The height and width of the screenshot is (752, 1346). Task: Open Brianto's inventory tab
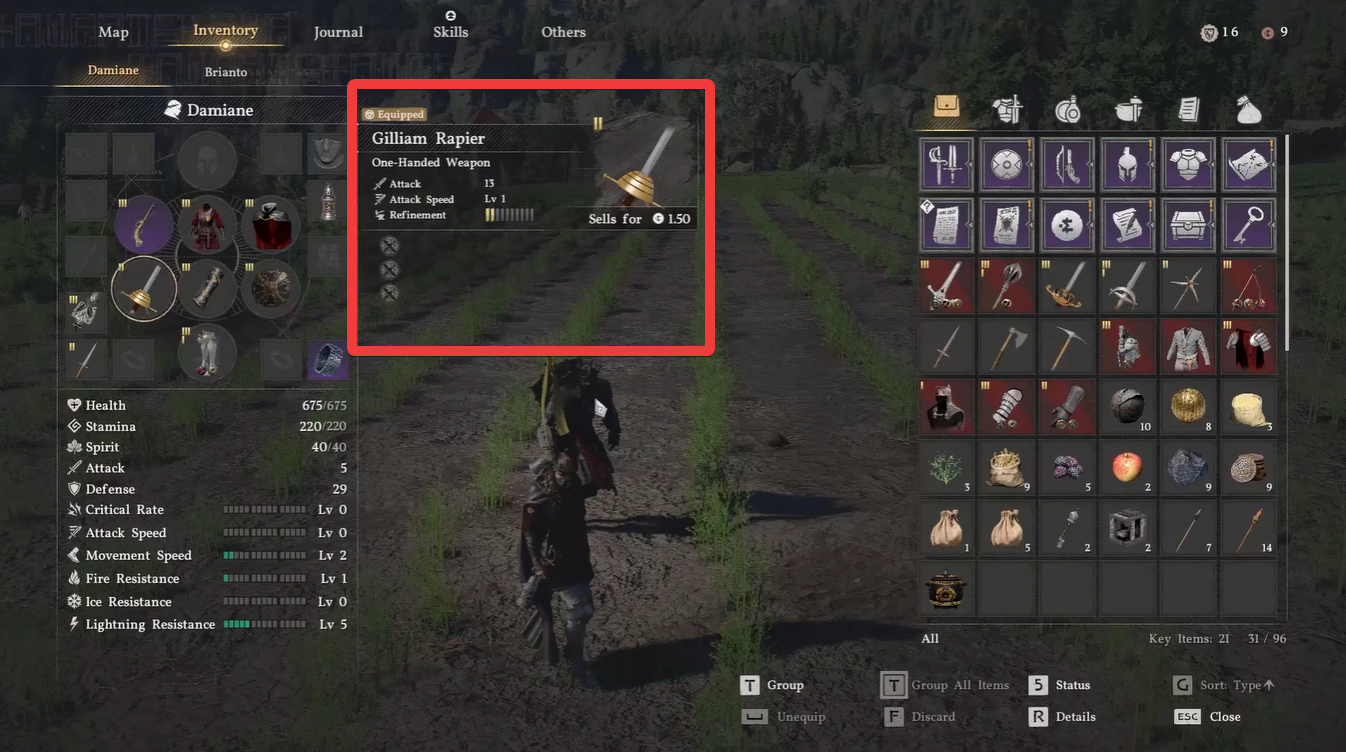pos(225,72)
